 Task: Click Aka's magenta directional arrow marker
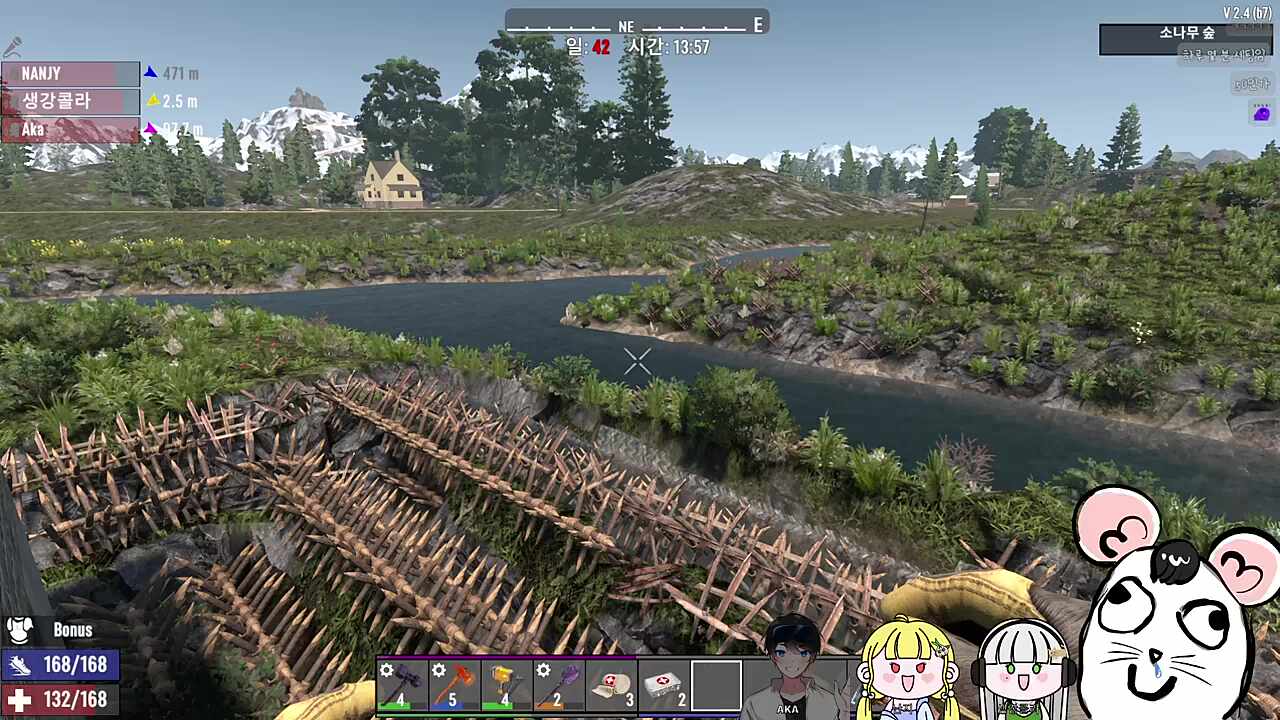(151, 128)
